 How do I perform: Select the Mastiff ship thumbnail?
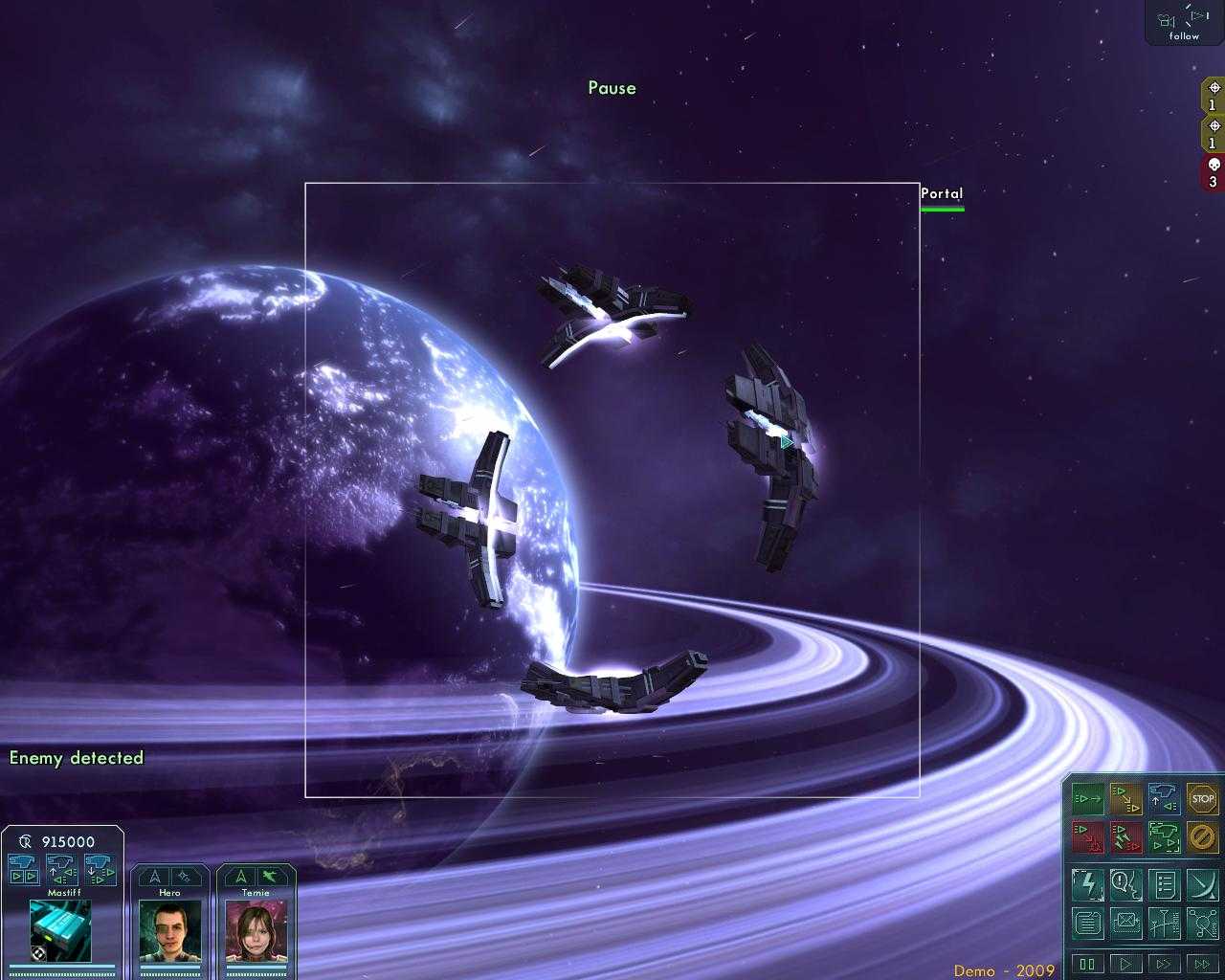click(x=59, y=933)
